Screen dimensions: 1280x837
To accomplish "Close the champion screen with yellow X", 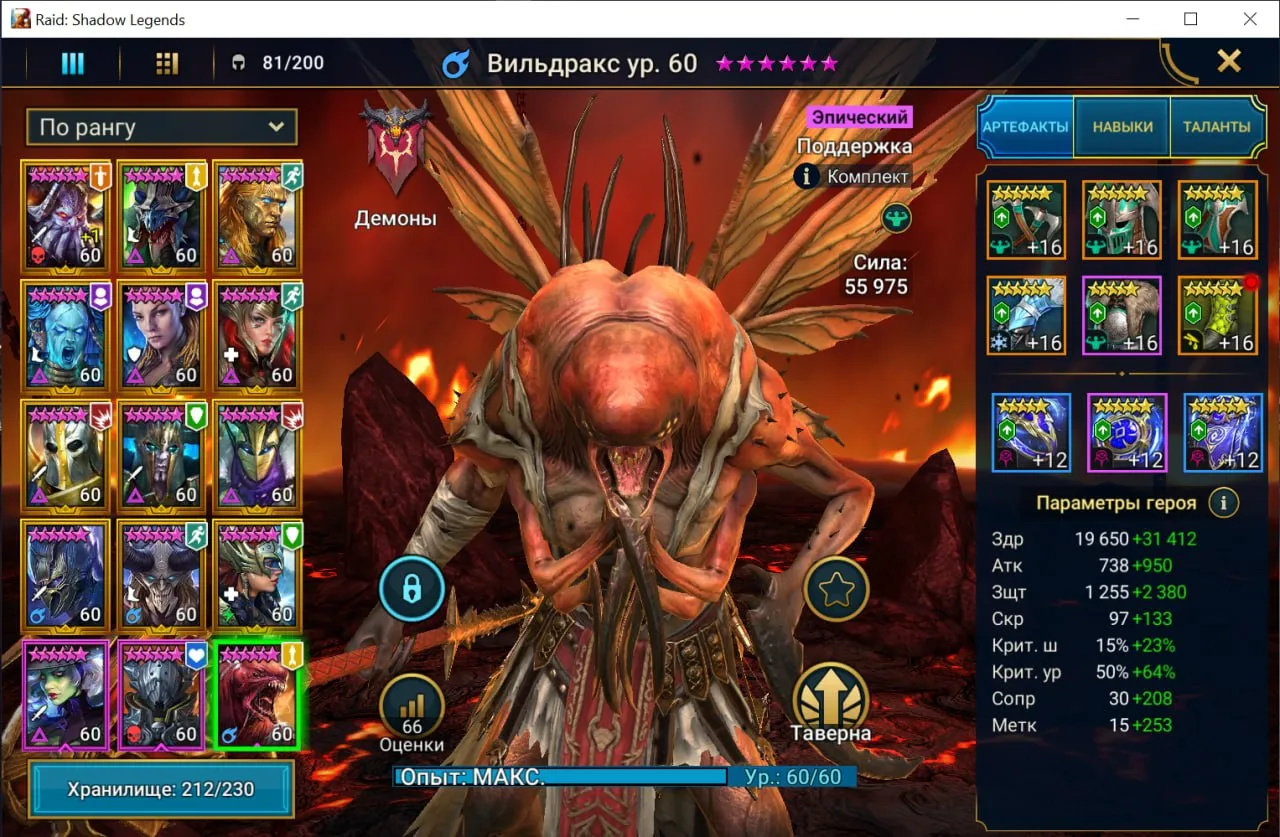I will 1228,61.
